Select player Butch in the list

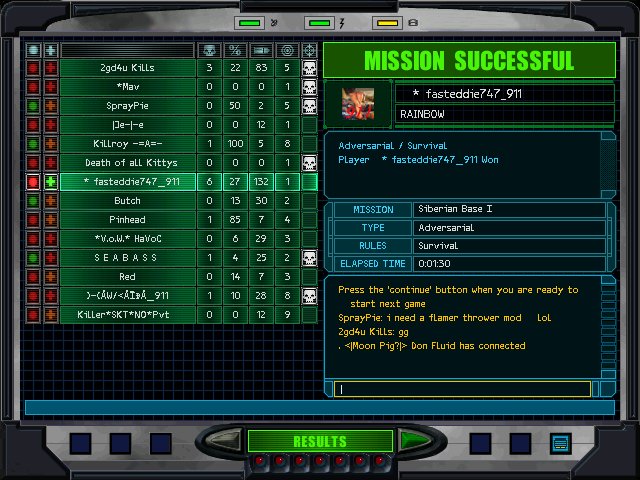[x=127, y=201]
